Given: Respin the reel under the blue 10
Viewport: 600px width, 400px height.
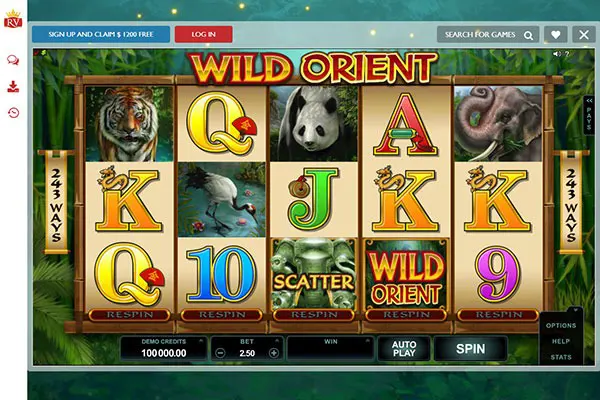Looking at the screenshot, I should click(x=221, y=314).
